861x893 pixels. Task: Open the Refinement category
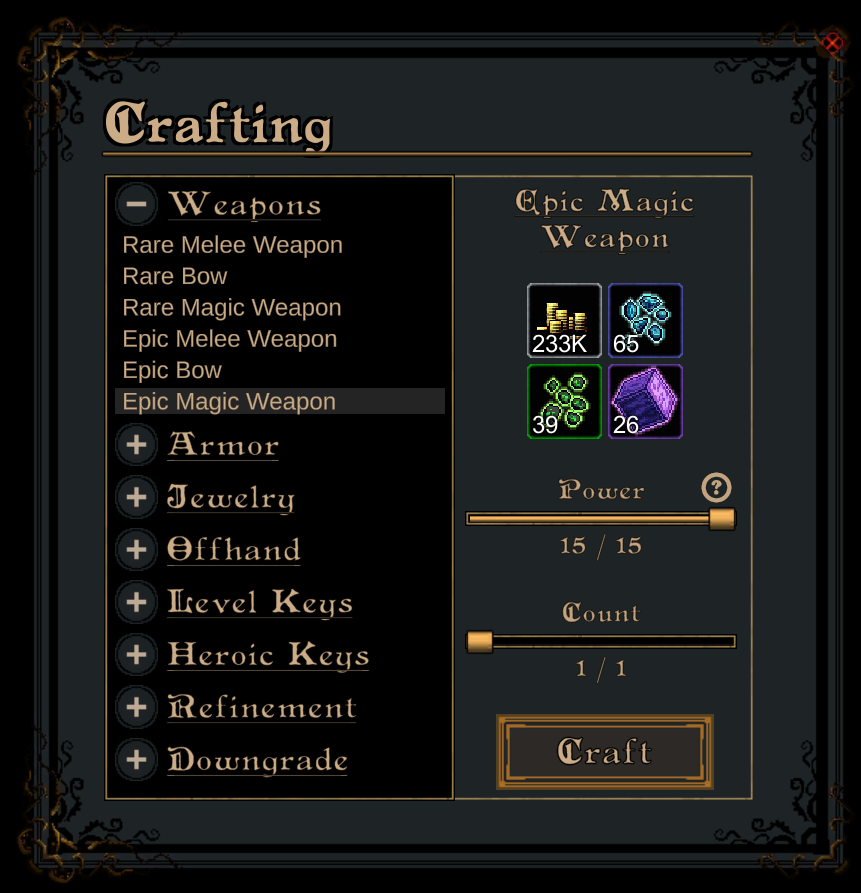click(x=137, y=707)
